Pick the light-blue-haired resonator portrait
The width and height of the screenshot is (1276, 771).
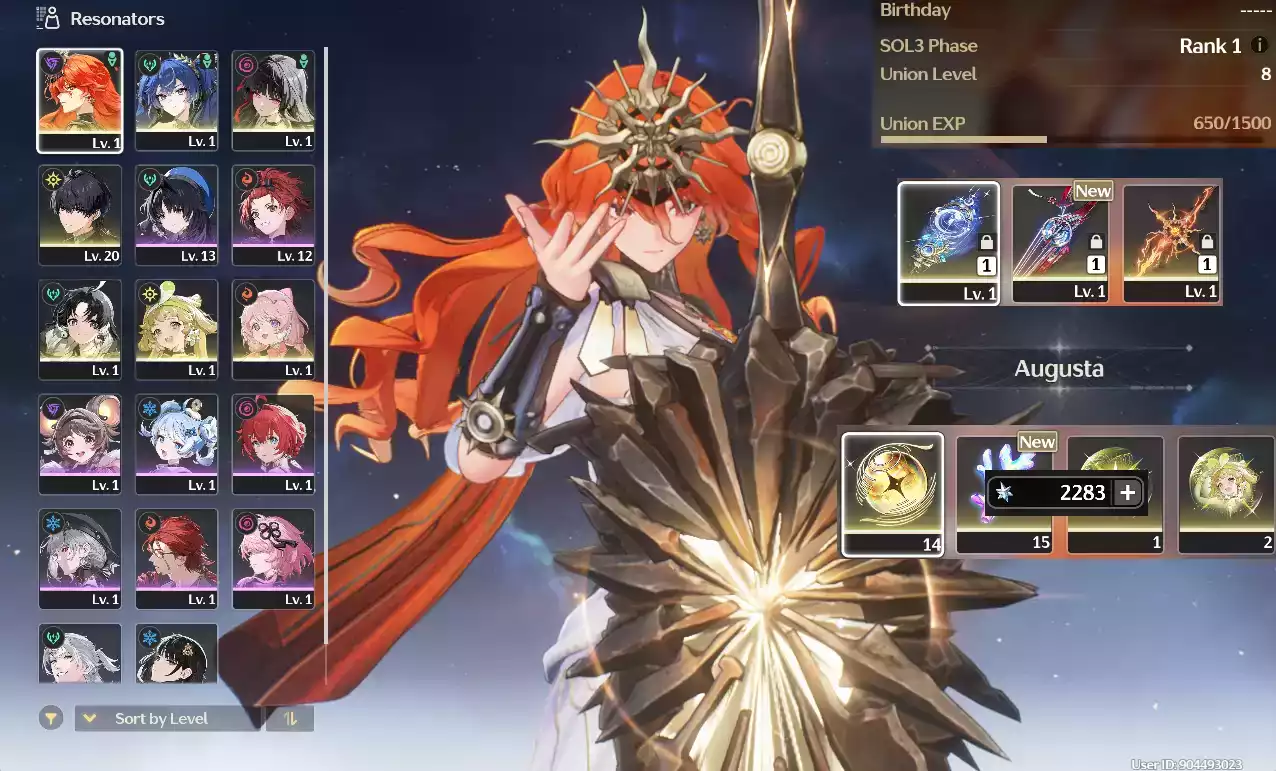coord(177,444)
